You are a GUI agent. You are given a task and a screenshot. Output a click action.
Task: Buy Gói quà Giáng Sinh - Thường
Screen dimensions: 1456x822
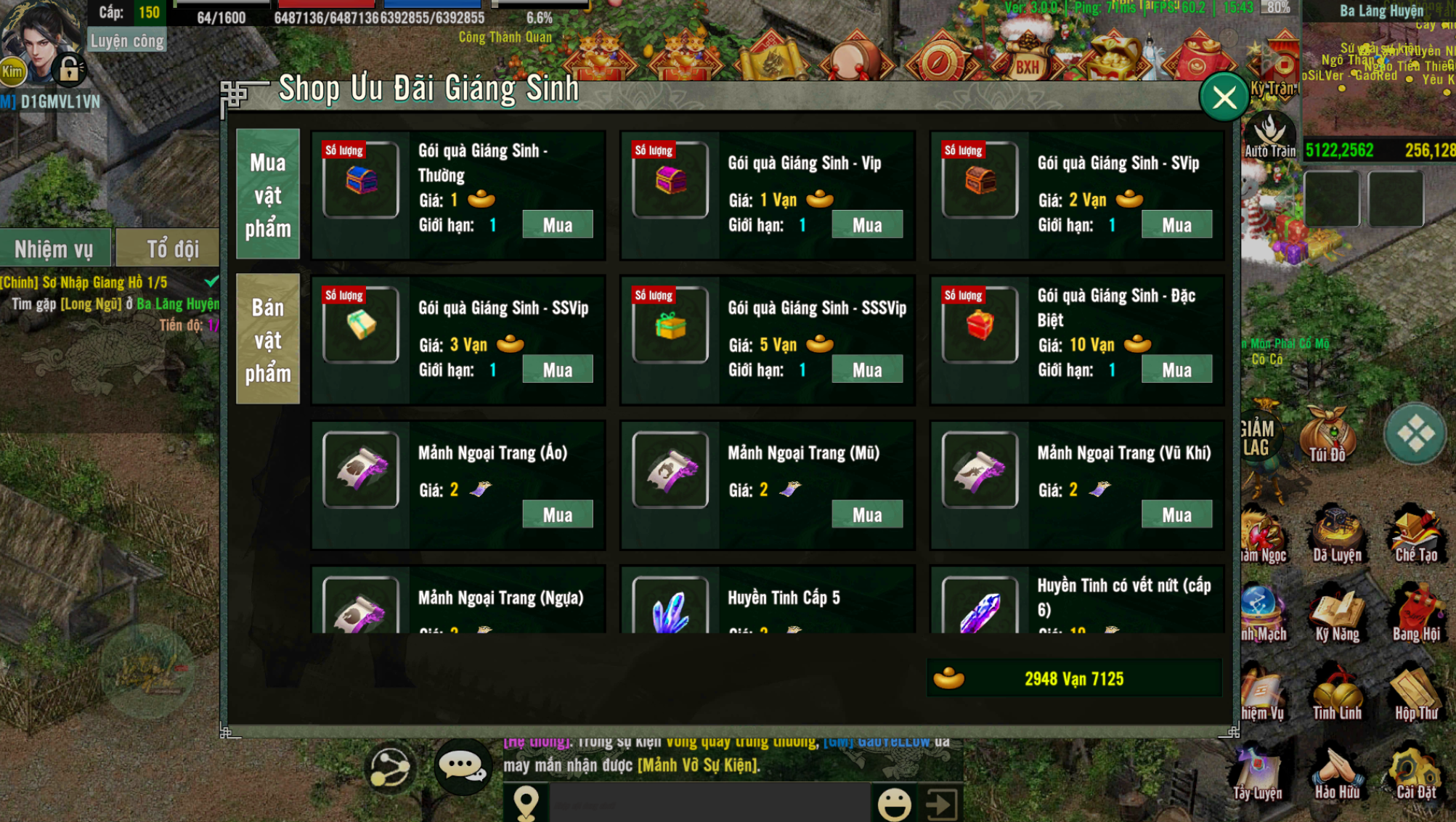point(557,225)
